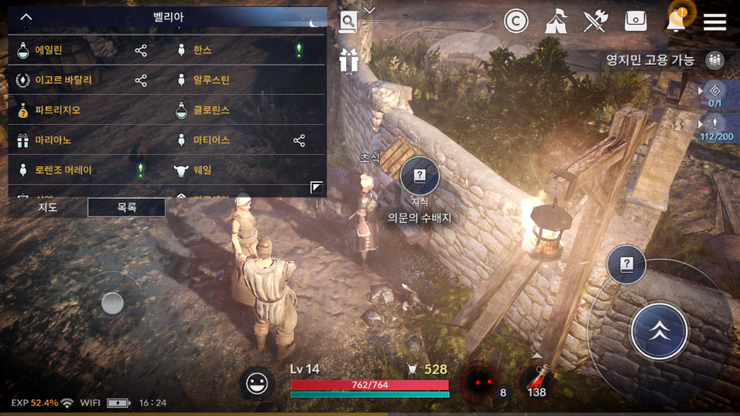Open the camp tent icon

tap(556, 21)
